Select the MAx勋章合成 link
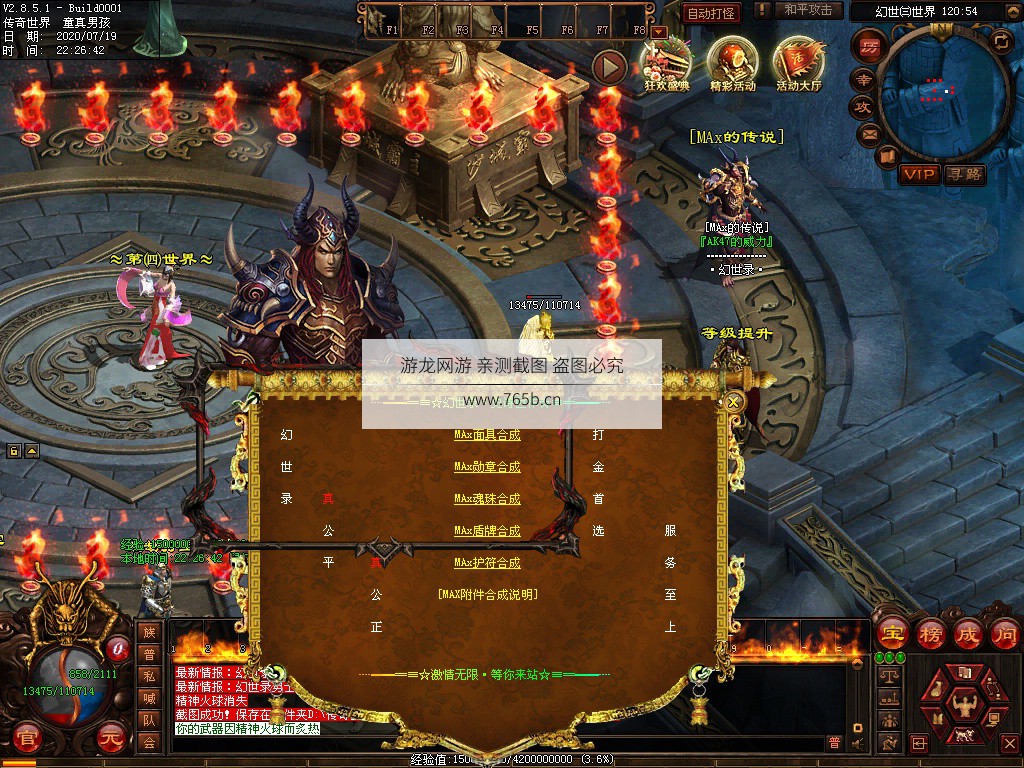 coord(487,467)
